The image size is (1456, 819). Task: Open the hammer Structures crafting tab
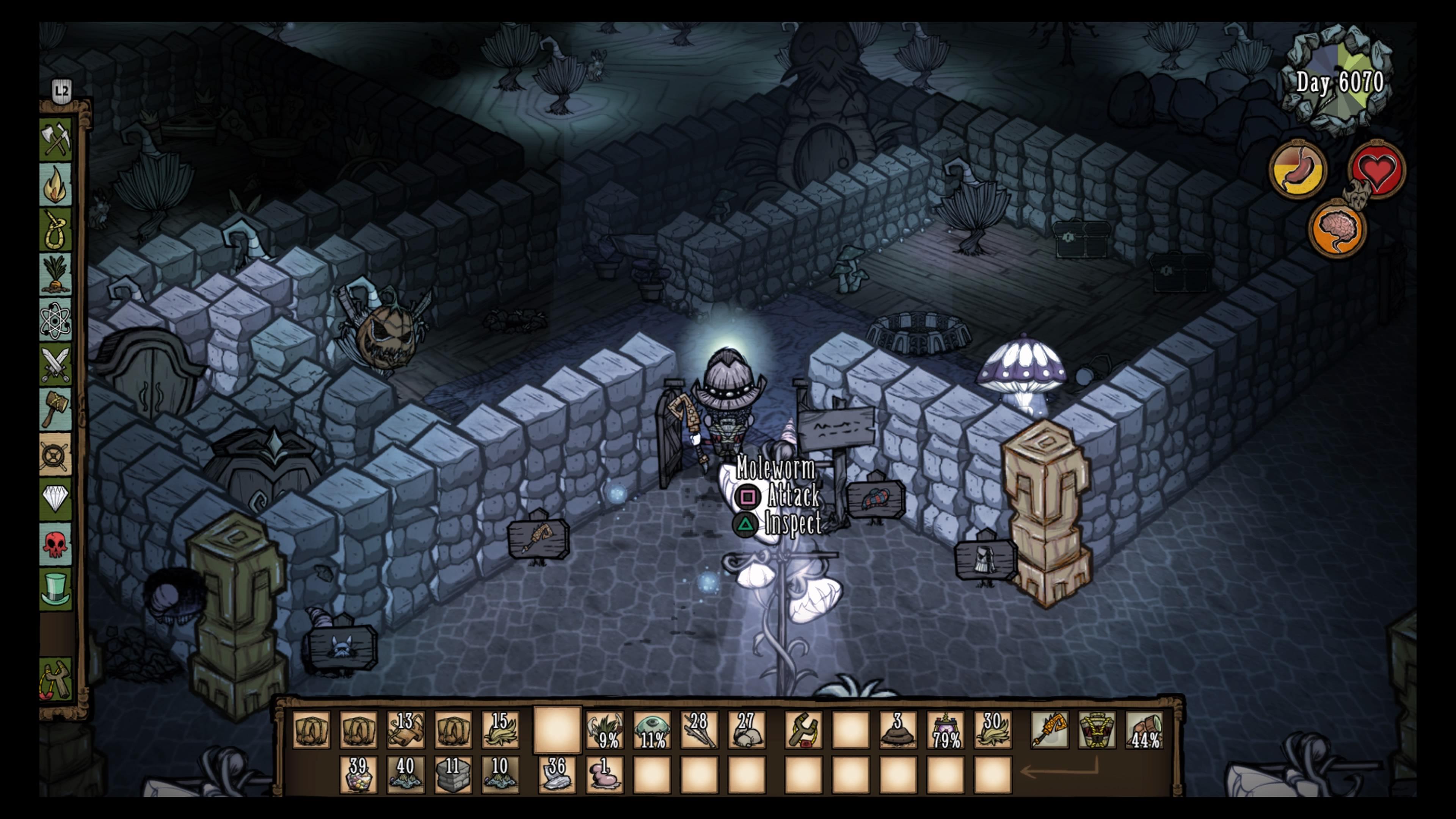pos(56,408)
